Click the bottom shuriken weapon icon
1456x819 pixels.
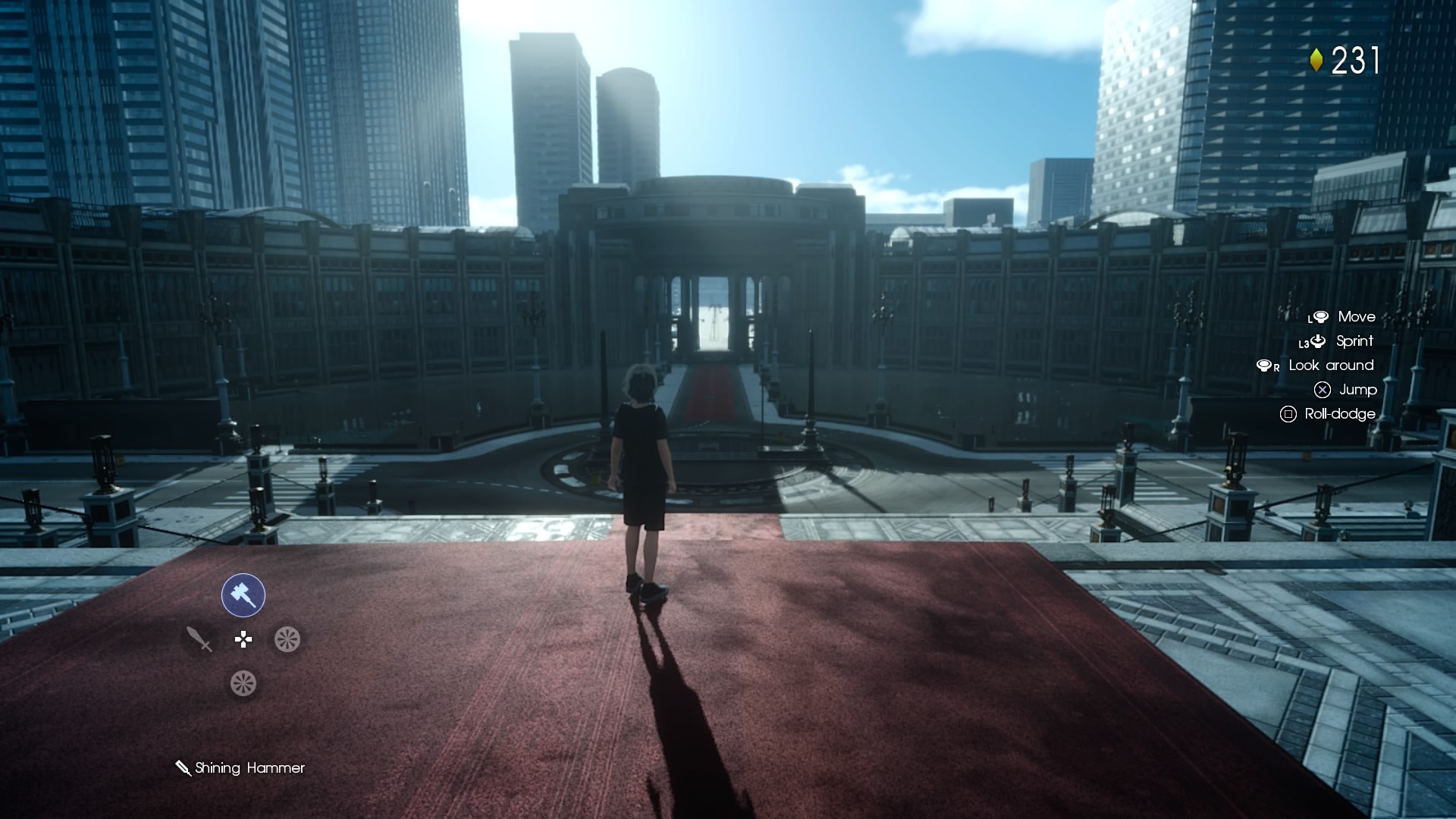pos(242,682)
